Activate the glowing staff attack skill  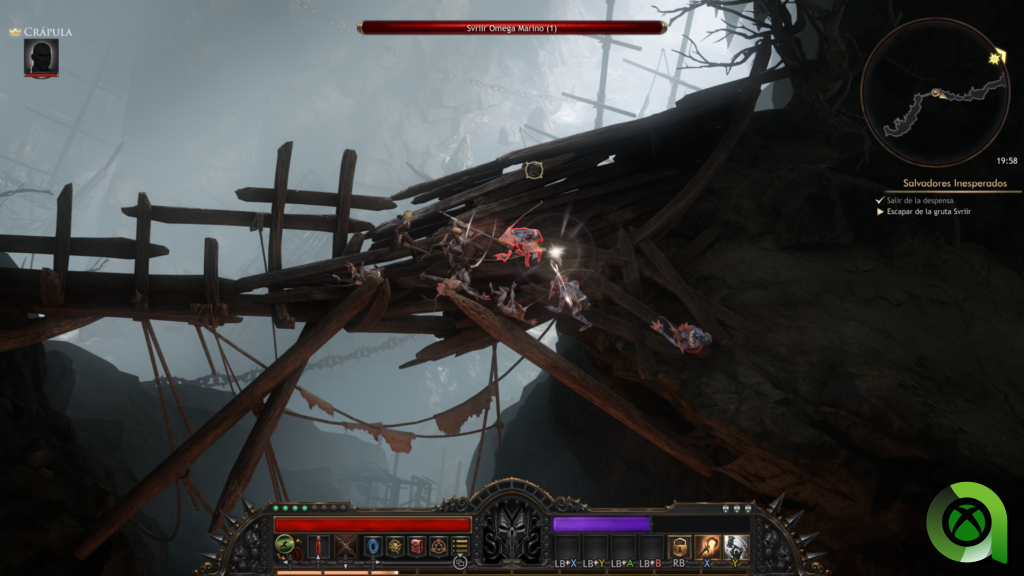(707, 546)
